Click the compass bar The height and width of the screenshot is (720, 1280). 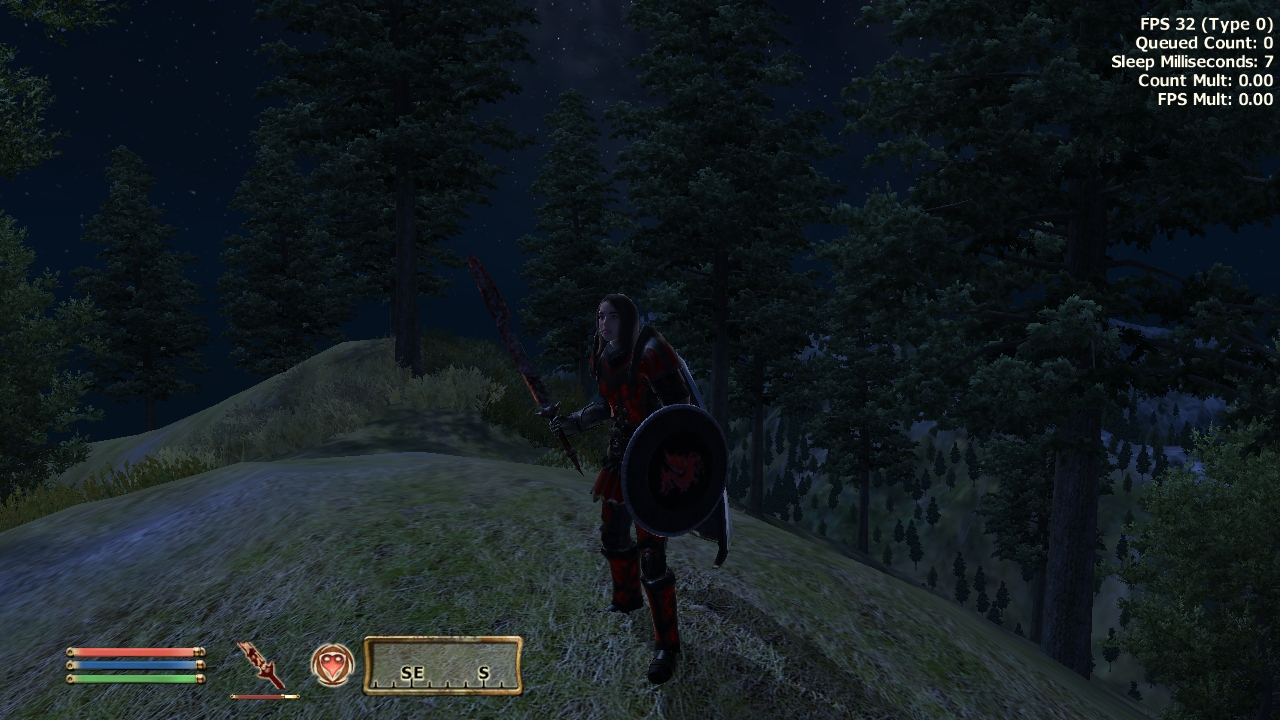(443, 666)
